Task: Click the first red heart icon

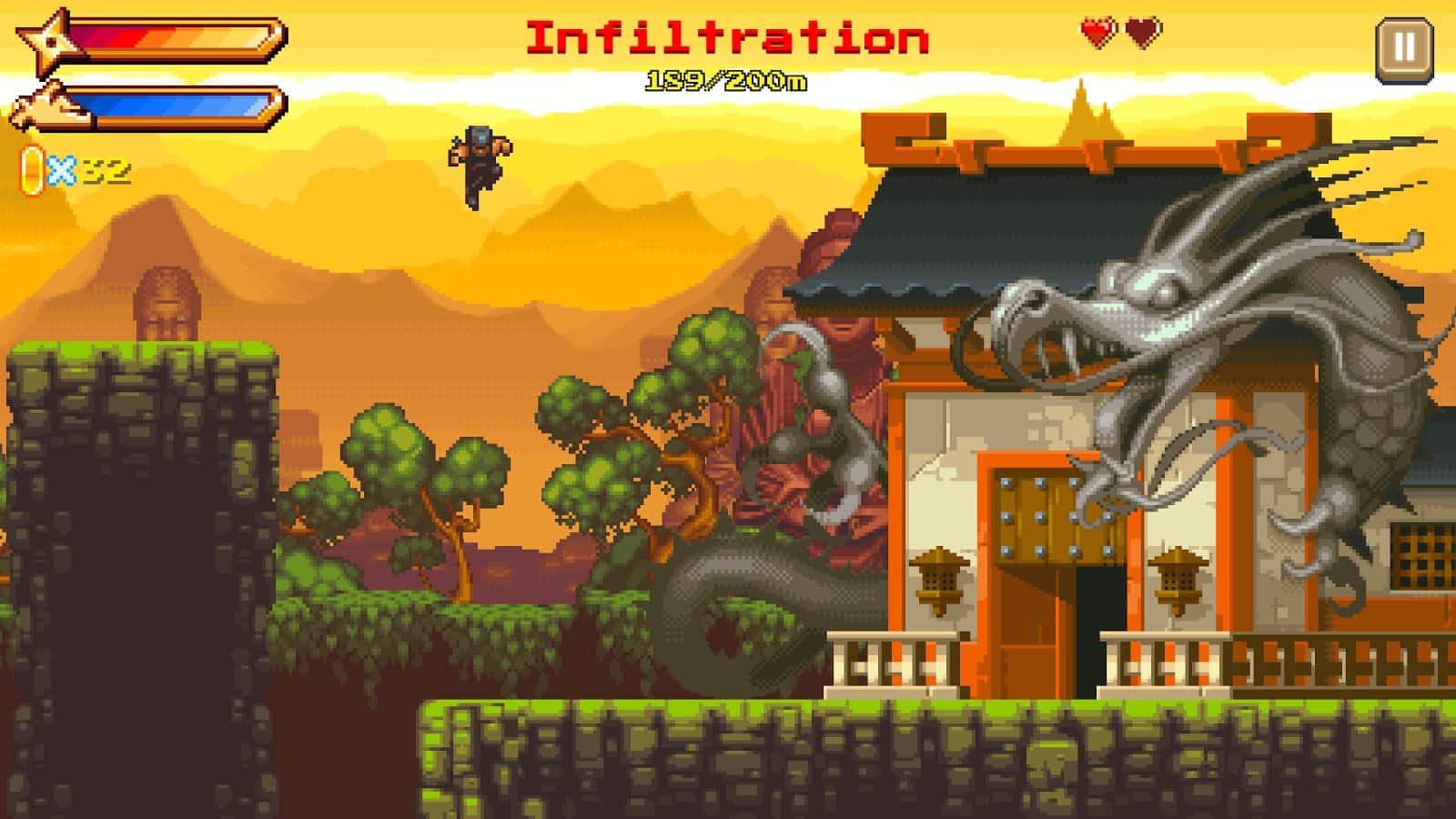Action: (x=1097, y=31)
